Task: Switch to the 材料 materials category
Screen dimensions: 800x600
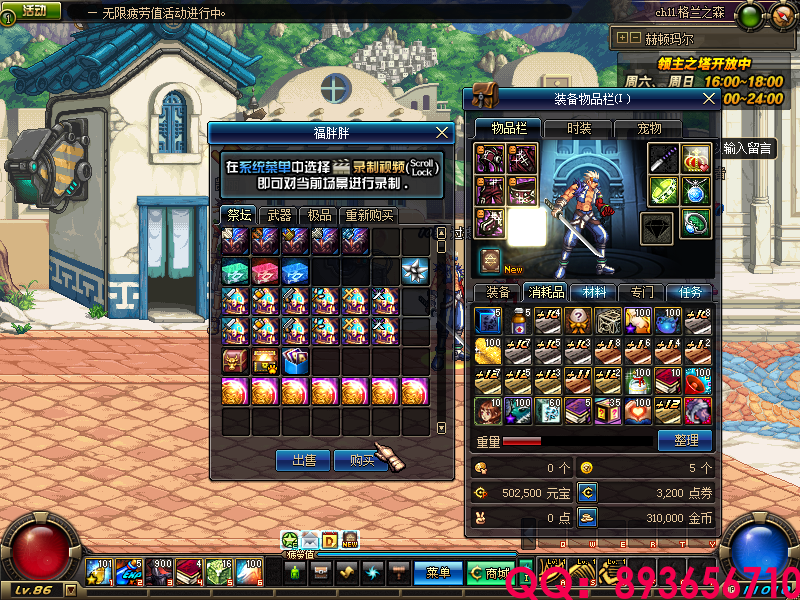Action: pyautogui.click(x=594, y=292)
